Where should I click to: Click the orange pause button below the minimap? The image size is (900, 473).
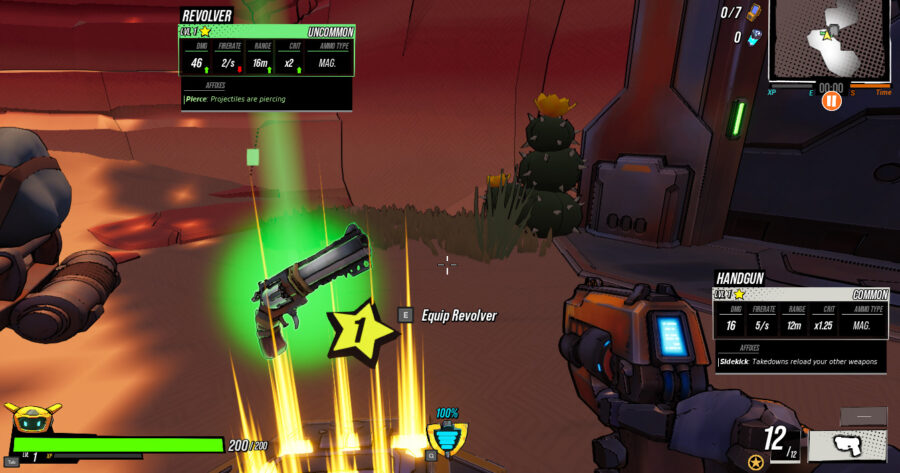click(x=831, y=100)
